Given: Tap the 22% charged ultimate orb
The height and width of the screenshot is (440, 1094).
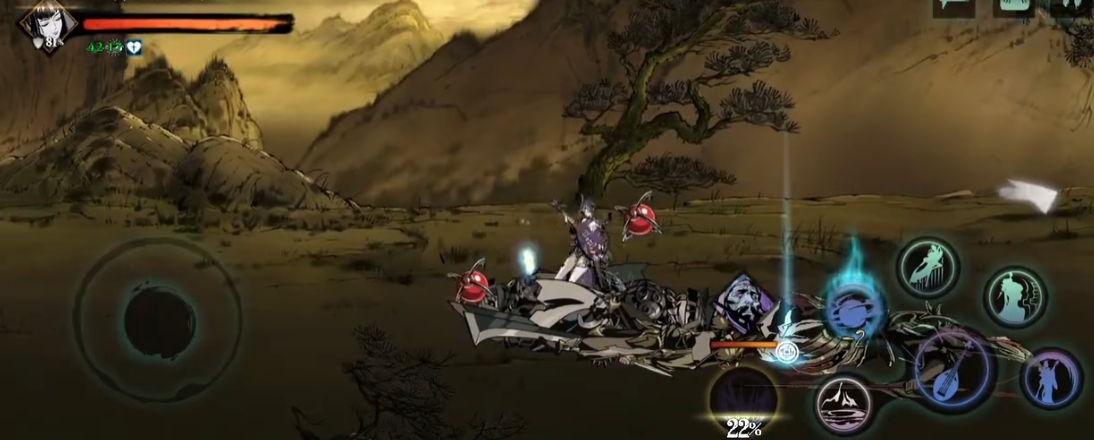Looking at the screenshot, I should click(744, 398).
